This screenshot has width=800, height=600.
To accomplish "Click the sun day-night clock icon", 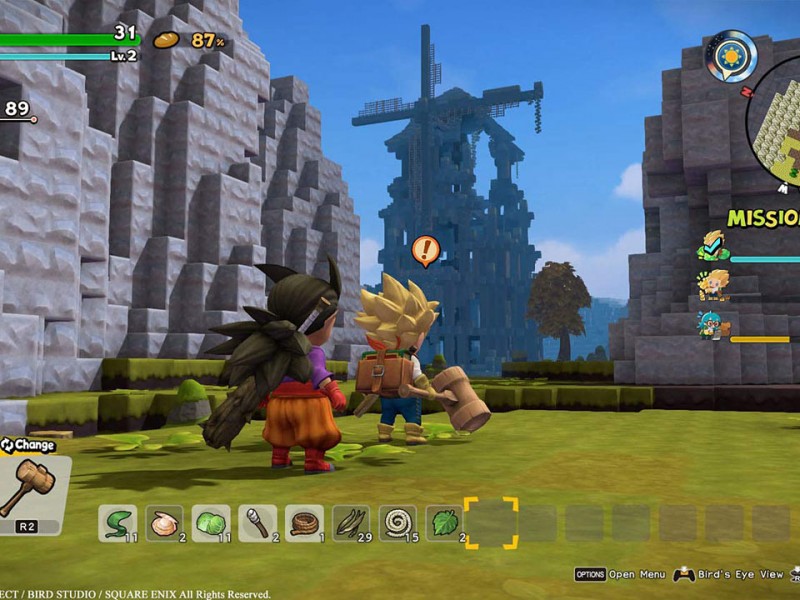I will click(729, 55).
